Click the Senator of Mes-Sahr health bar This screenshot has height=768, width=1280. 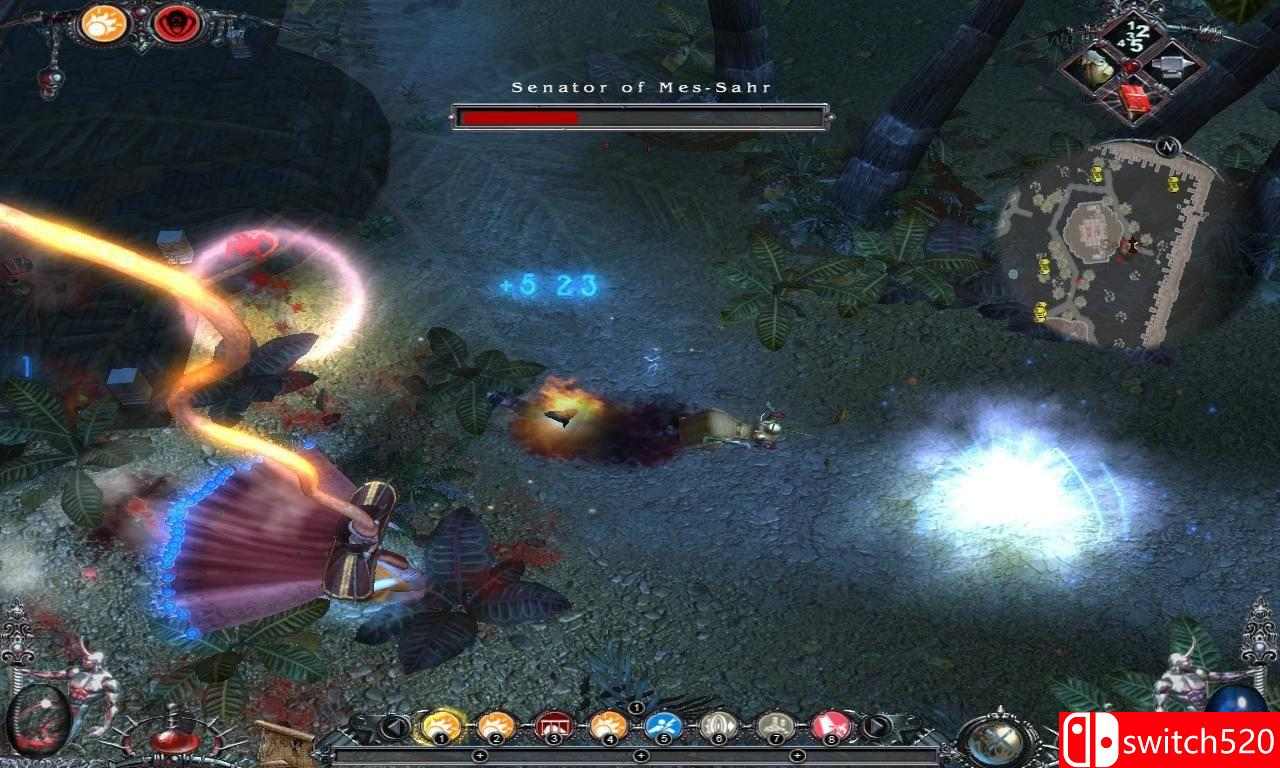tap(640, 116)
